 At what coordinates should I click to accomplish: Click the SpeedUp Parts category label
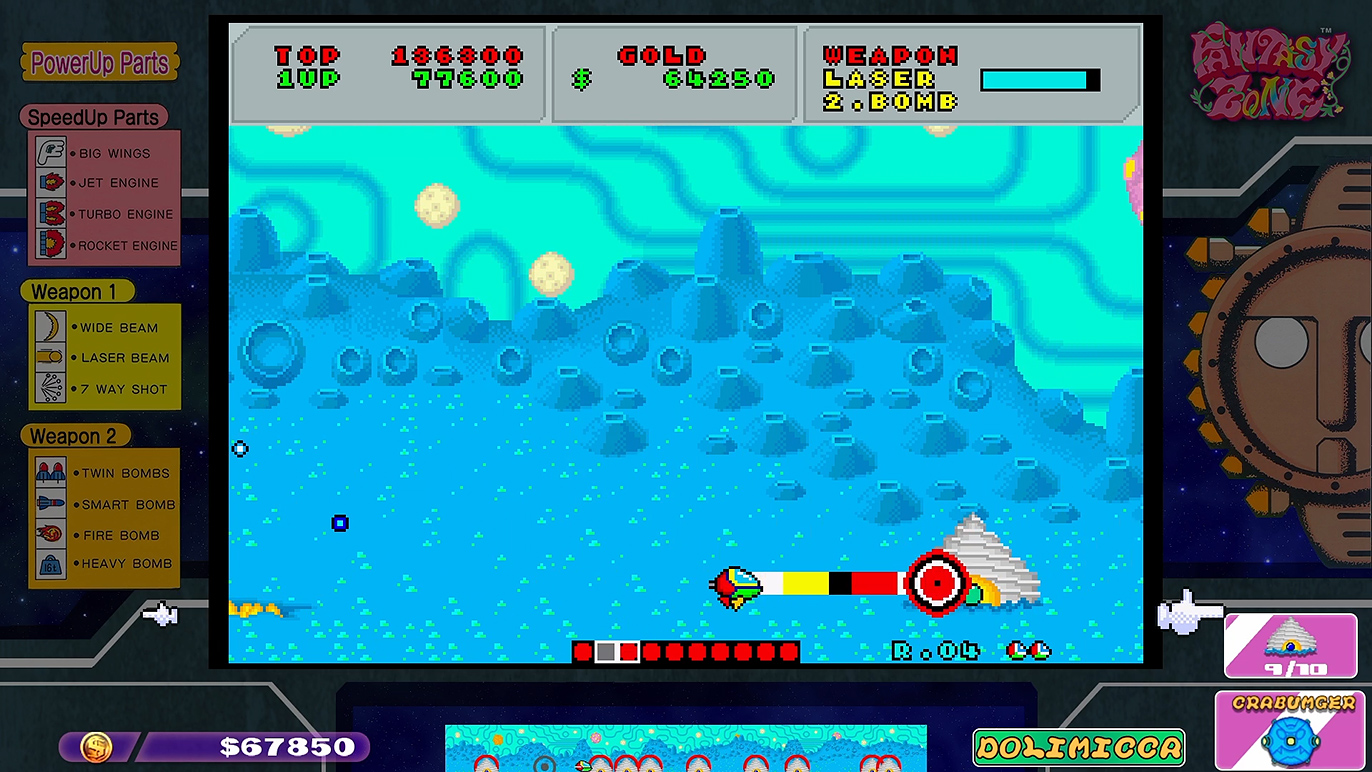tap(93, 117)
